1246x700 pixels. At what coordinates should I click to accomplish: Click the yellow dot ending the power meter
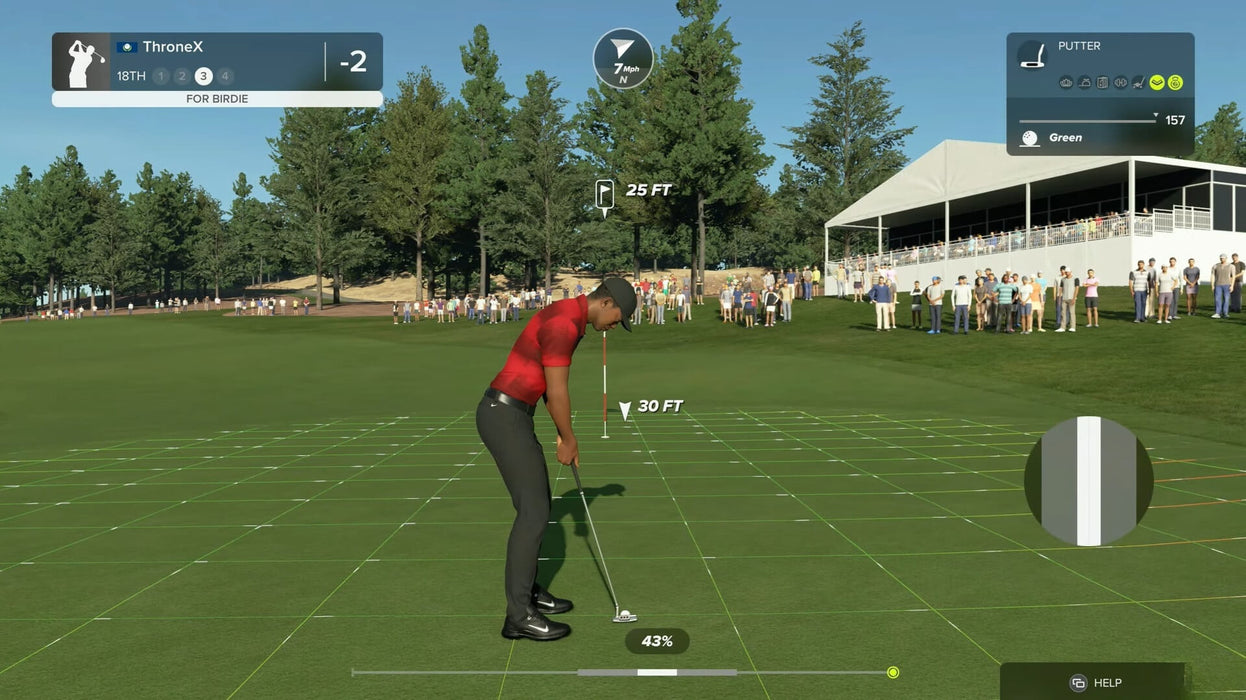893,672
